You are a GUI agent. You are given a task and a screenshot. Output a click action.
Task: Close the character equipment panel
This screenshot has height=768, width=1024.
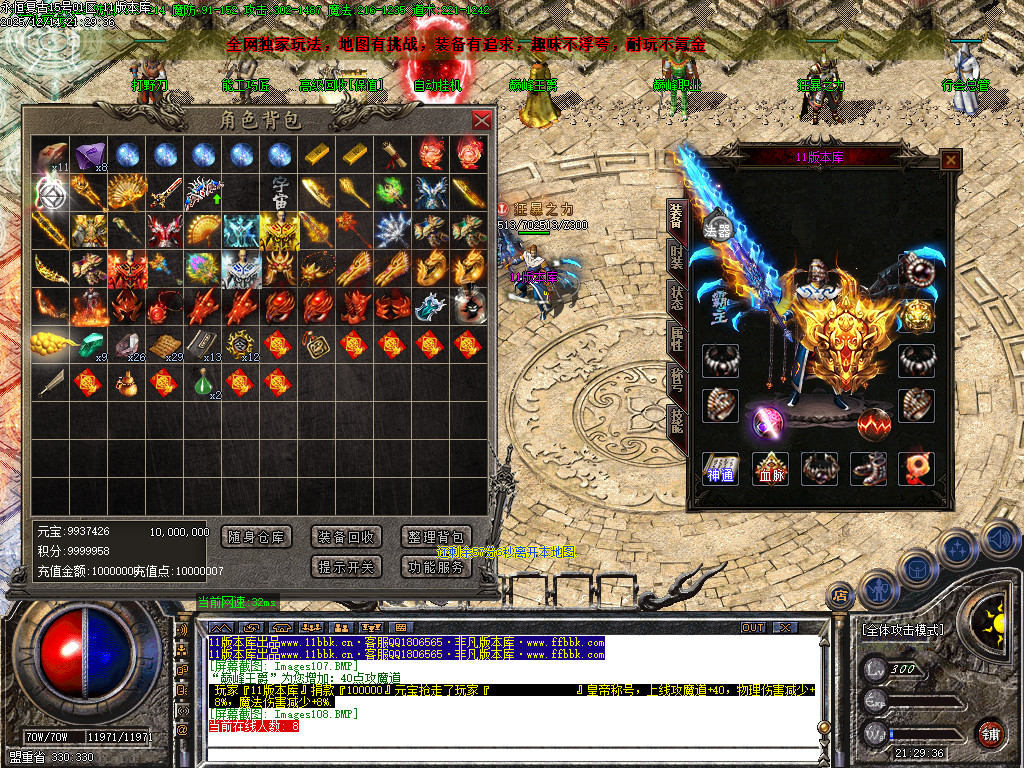pos(950,159)
